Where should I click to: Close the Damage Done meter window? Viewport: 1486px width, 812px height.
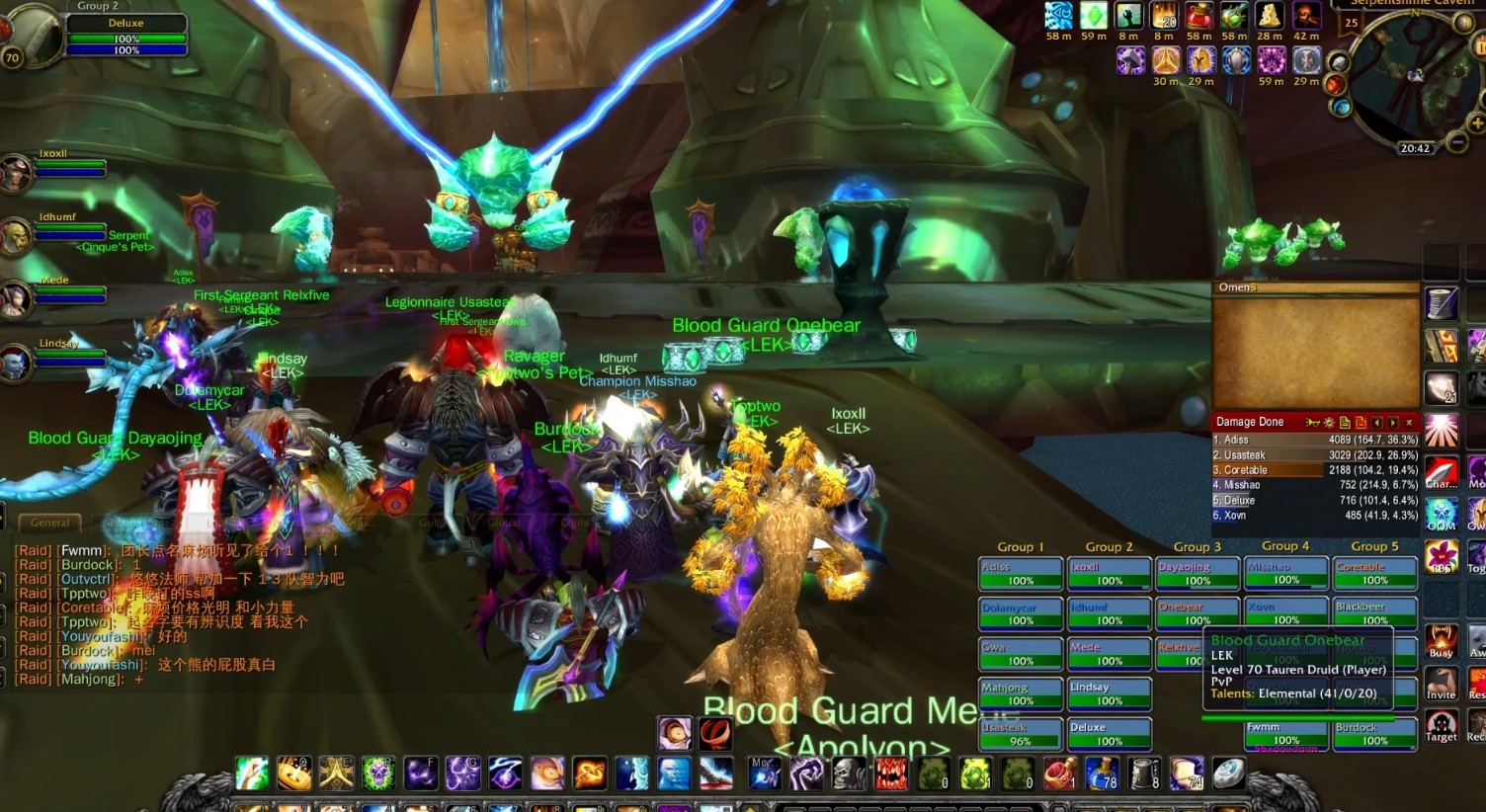(x=1409, y=423)
